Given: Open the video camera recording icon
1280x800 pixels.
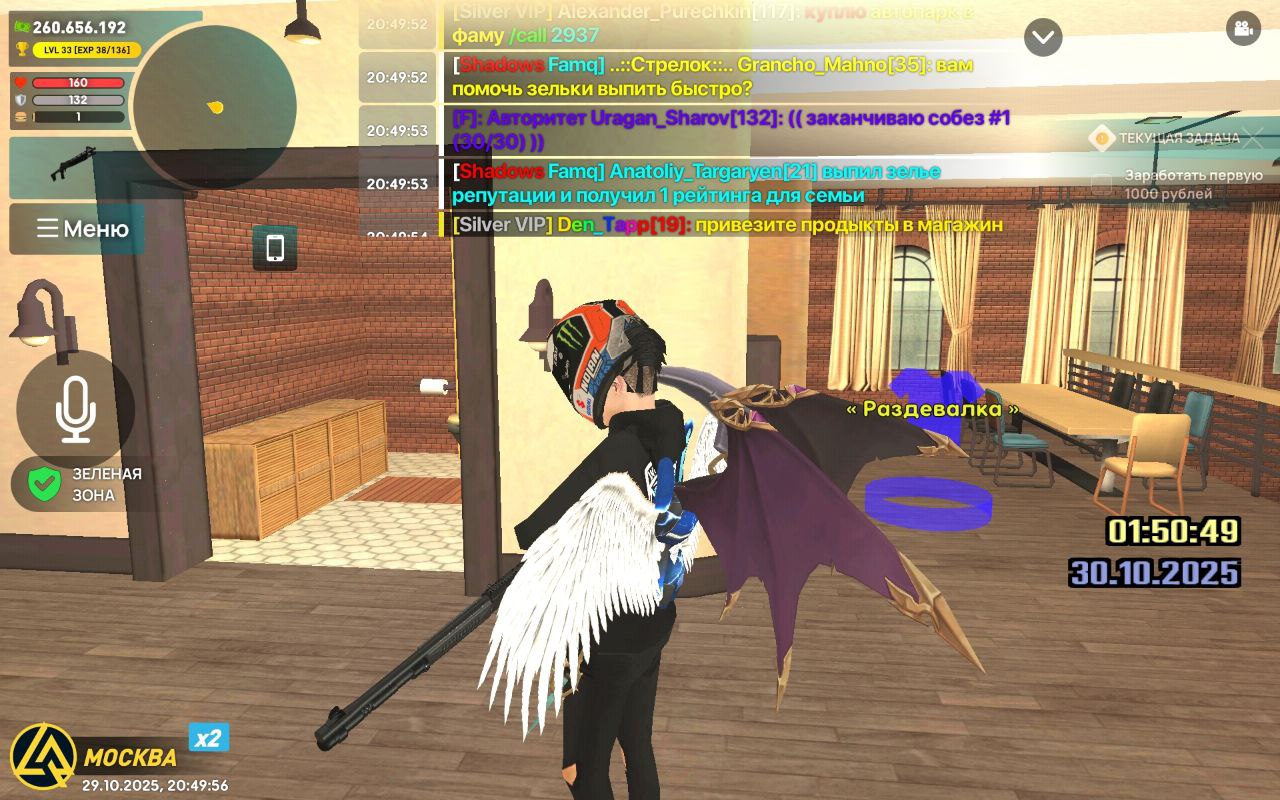Looking at the screenshot, I should (1243, 30).
